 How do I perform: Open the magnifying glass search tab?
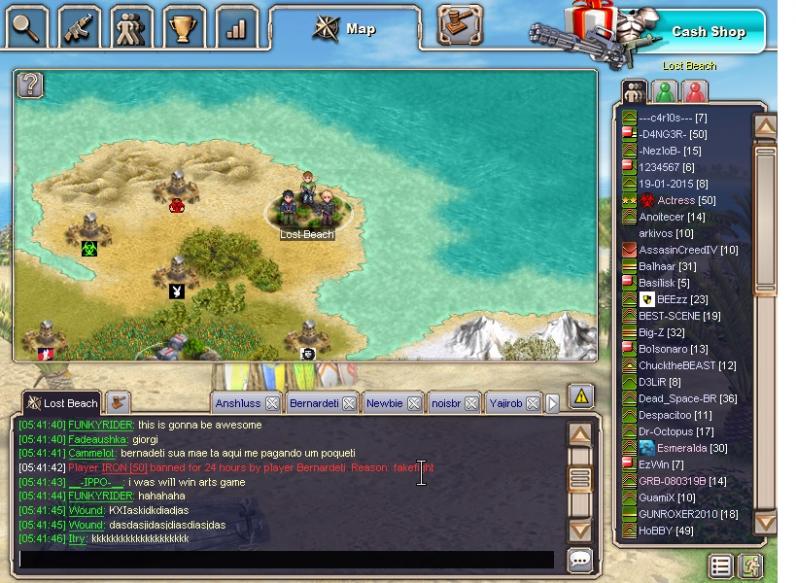tap(26, 27)
